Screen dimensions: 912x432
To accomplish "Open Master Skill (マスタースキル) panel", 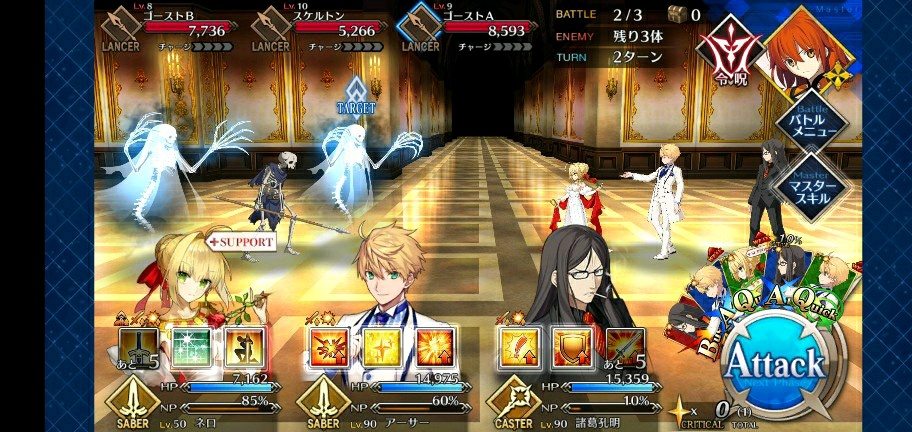I will pos(810,185).
